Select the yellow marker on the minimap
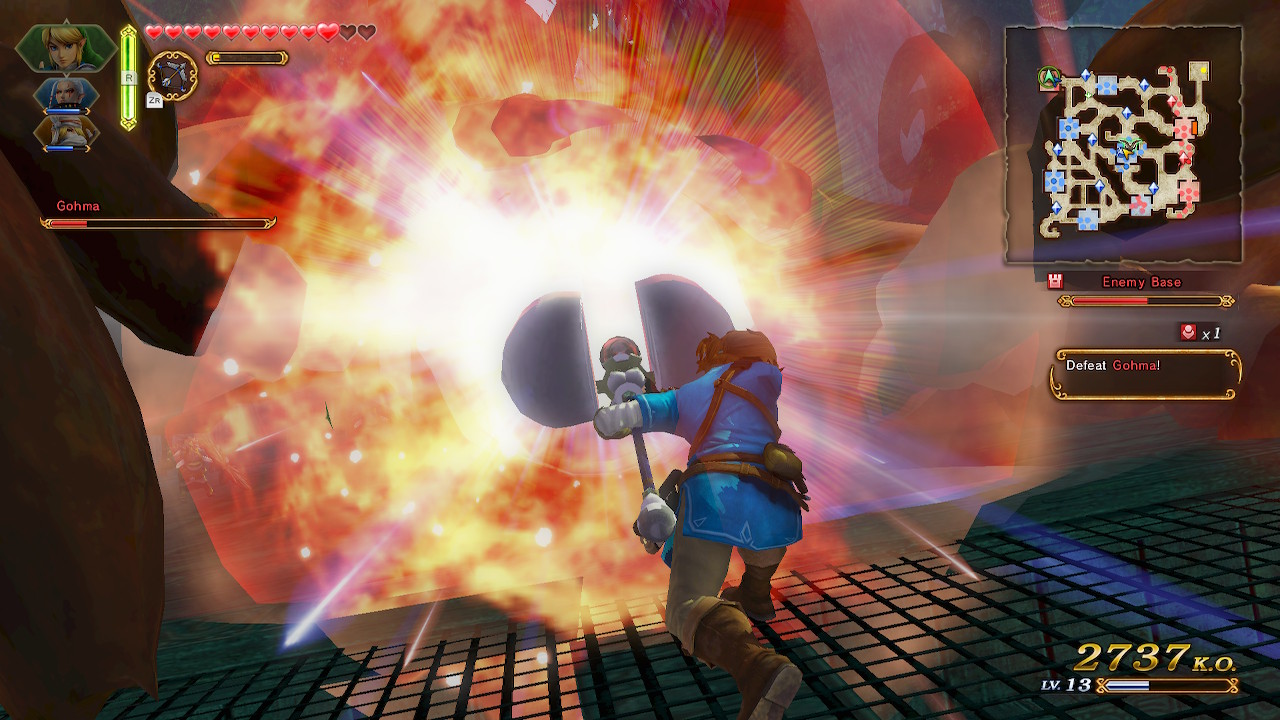Screen dimensions: 1280x720 (1199, 70)
